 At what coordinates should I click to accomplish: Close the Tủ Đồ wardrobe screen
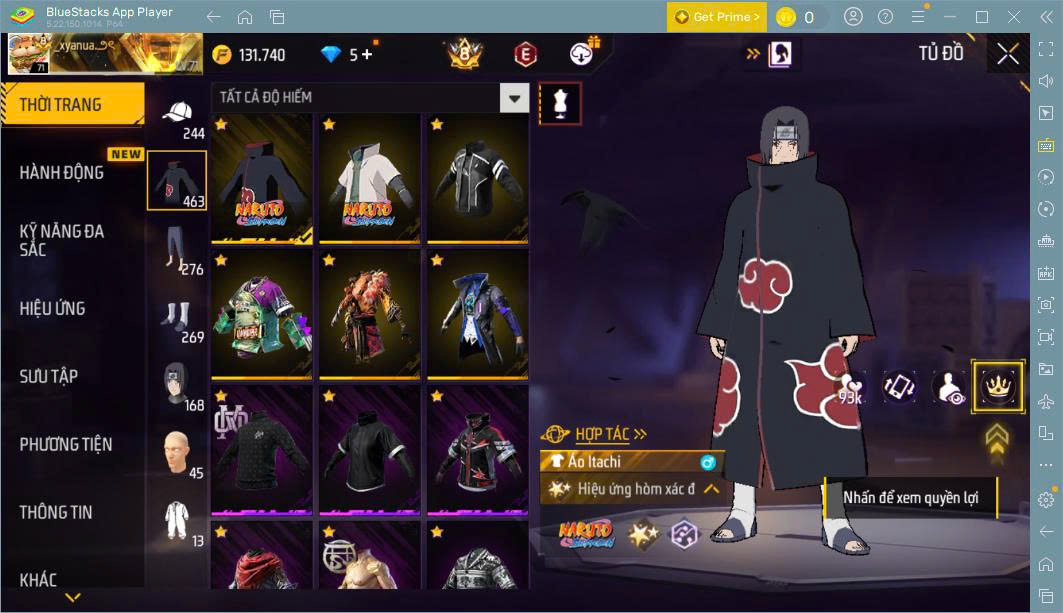click(1008, 54)
